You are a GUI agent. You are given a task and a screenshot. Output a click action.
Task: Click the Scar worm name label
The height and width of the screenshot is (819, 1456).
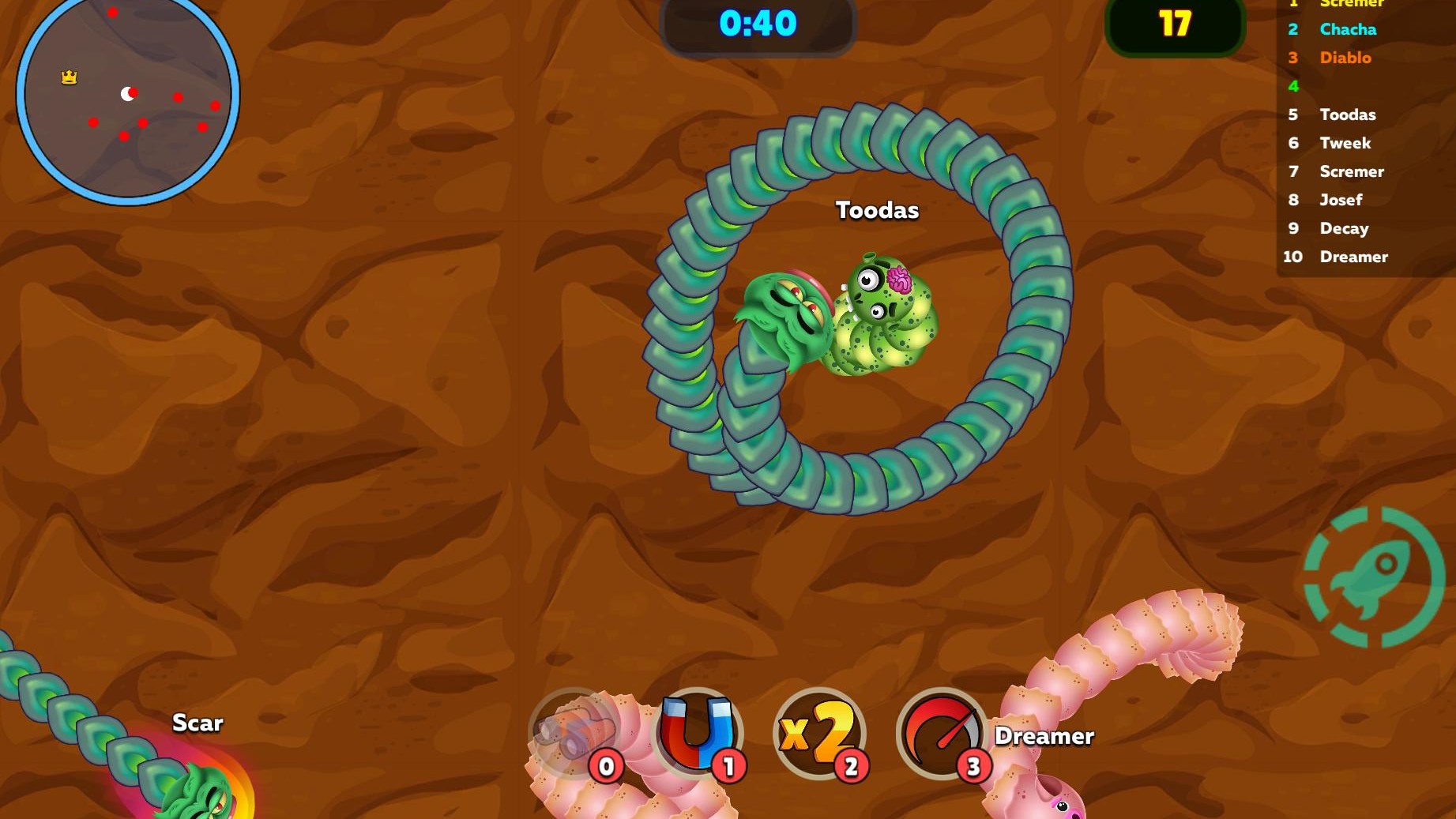click(198, 723)
